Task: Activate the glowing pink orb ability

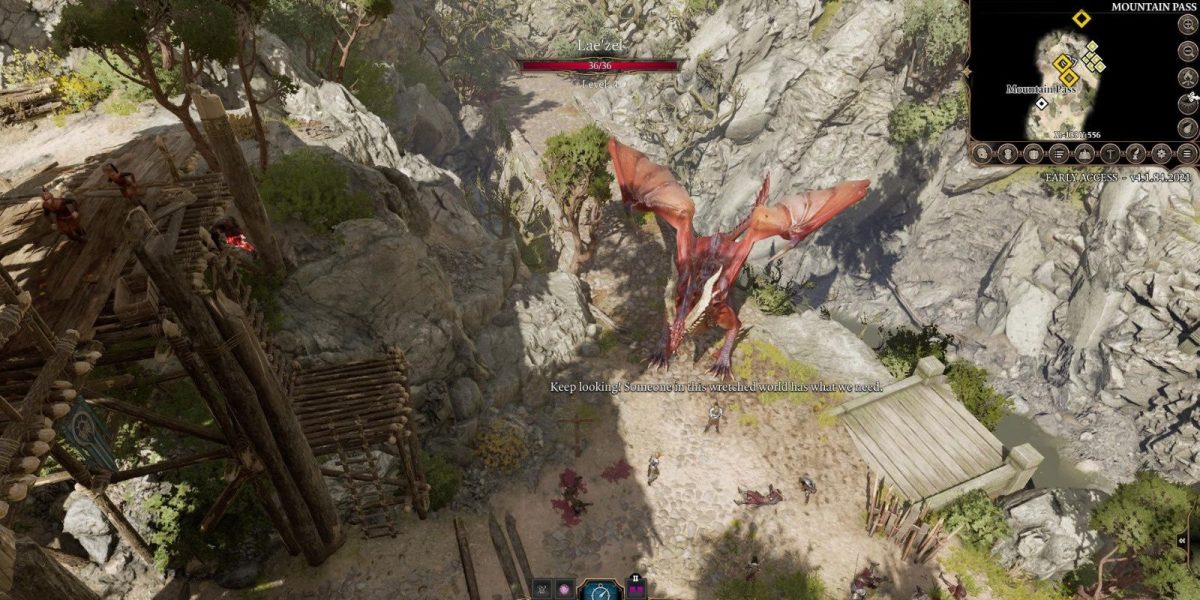Action: coord(563,590)
